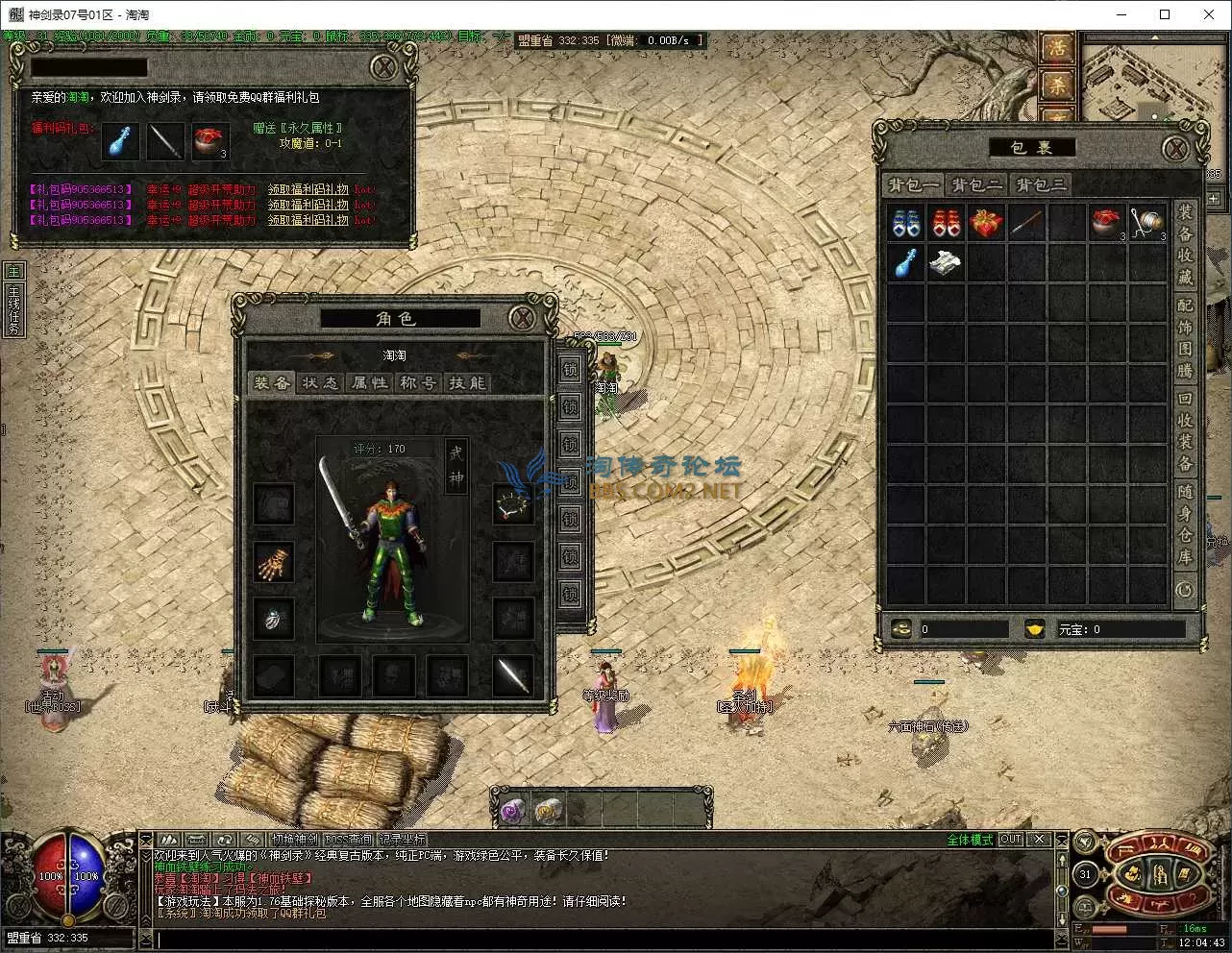The height and width of the screenshot is (953, 1232).
Task: Switch to 背包二 bag tab
Action: (x=977, y=184)
